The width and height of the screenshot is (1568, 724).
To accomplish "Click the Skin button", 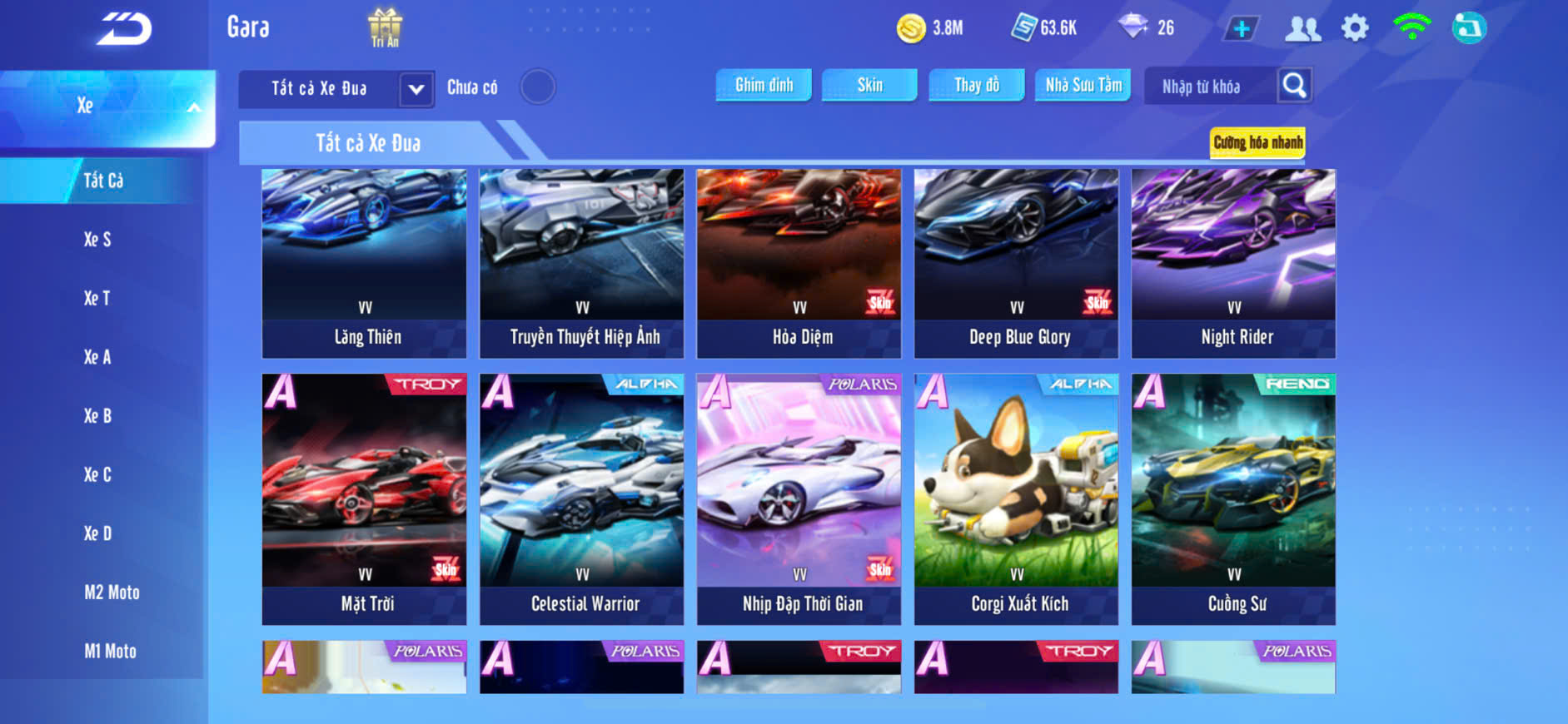I will (869, 85).
